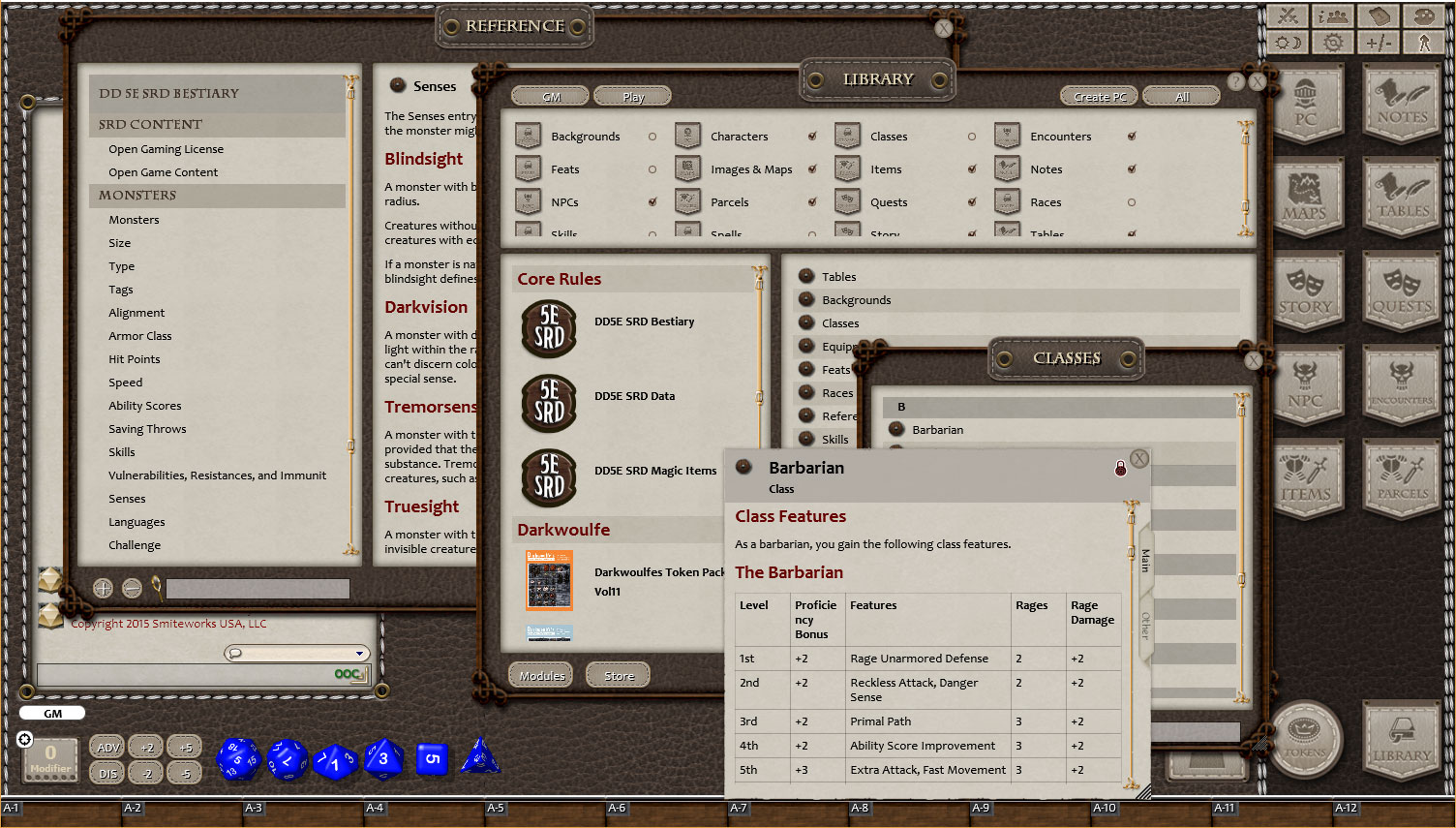Open the +/- modifiers window
The width and height of the screenshot is (1456, 828).
tap(1379, 42)
